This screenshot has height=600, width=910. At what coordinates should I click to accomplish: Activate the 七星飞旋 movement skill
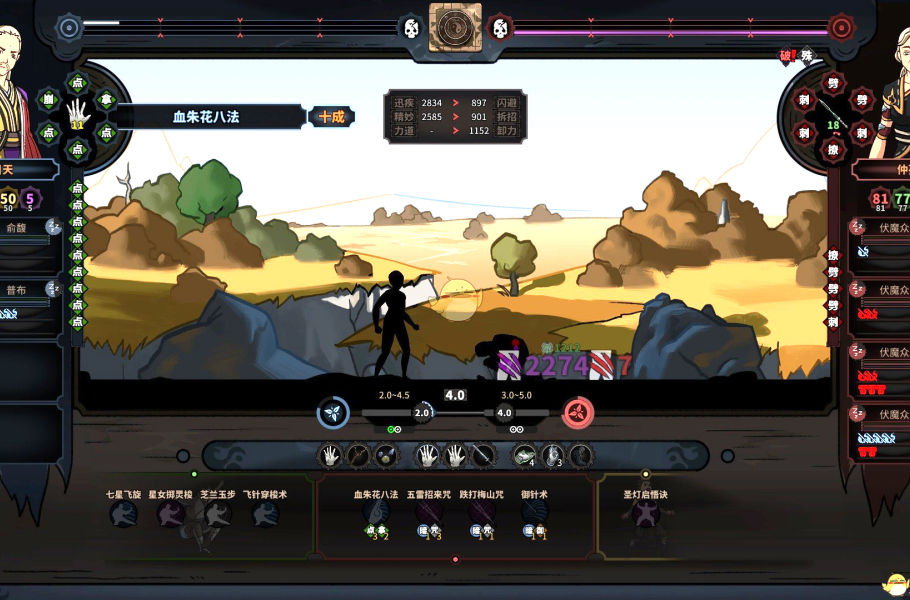[x=124, y=514]
